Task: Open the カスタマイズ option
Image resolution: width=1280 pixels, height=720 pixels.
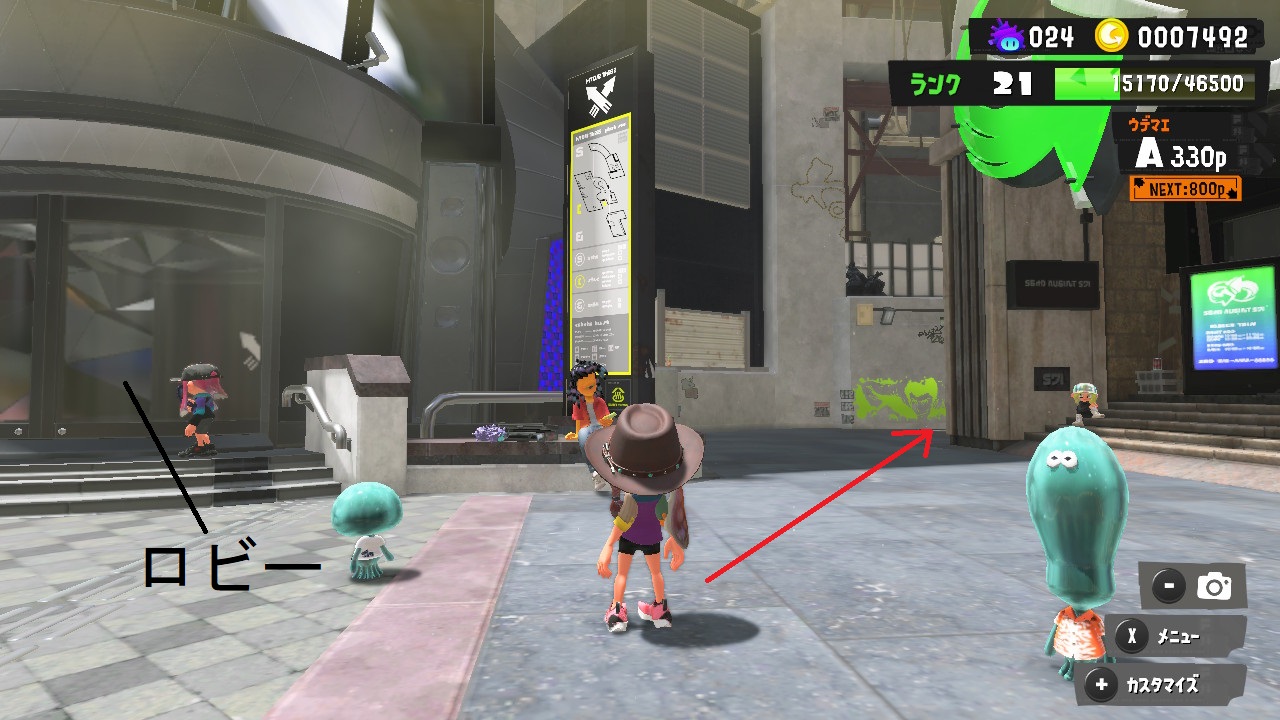Action: (1160, 686)
